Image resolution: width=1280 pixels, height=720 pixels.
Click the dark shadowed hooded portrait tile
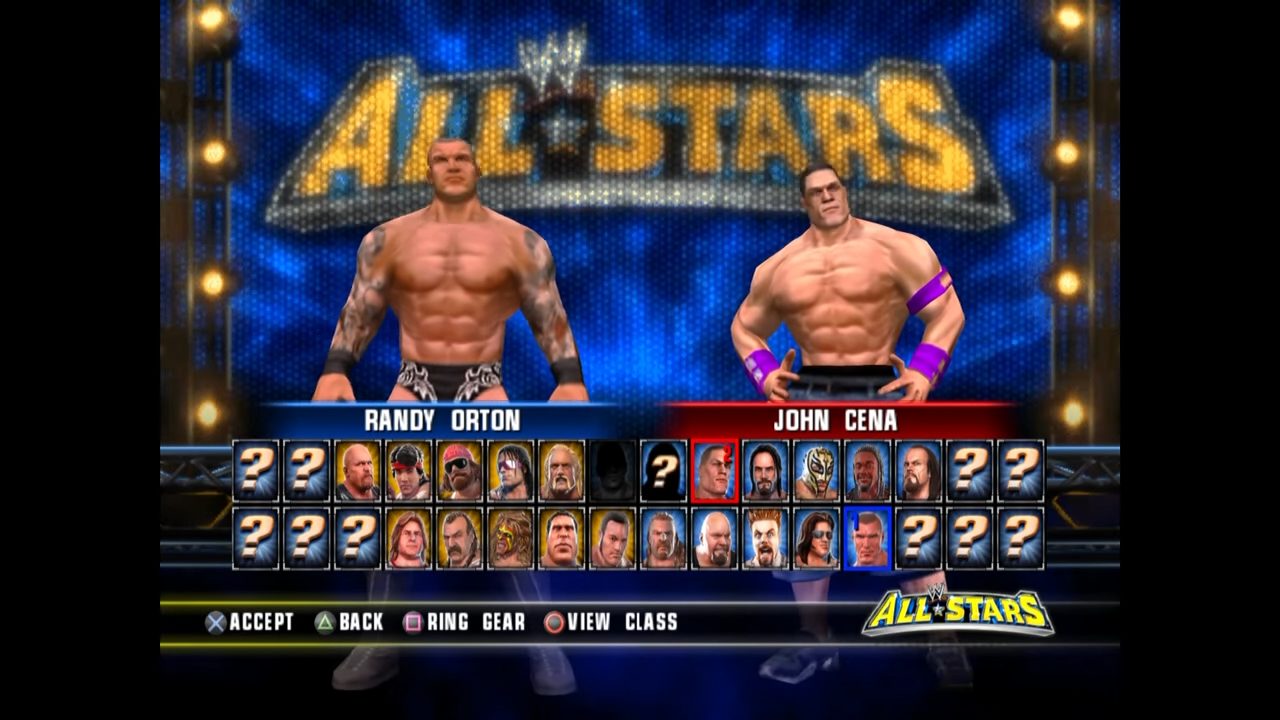click(613, 470)
